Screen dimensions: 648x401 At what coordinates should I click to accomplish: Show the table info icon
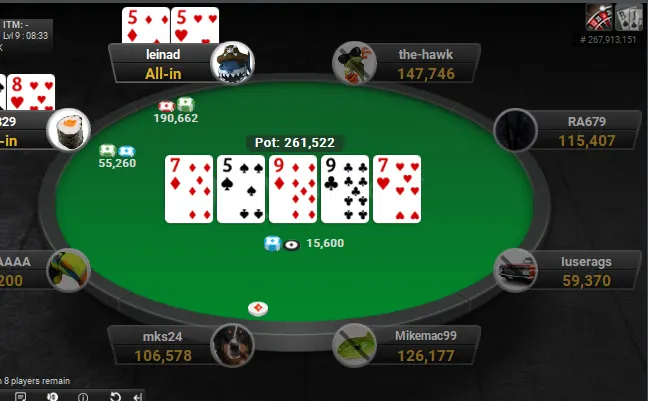82,396
